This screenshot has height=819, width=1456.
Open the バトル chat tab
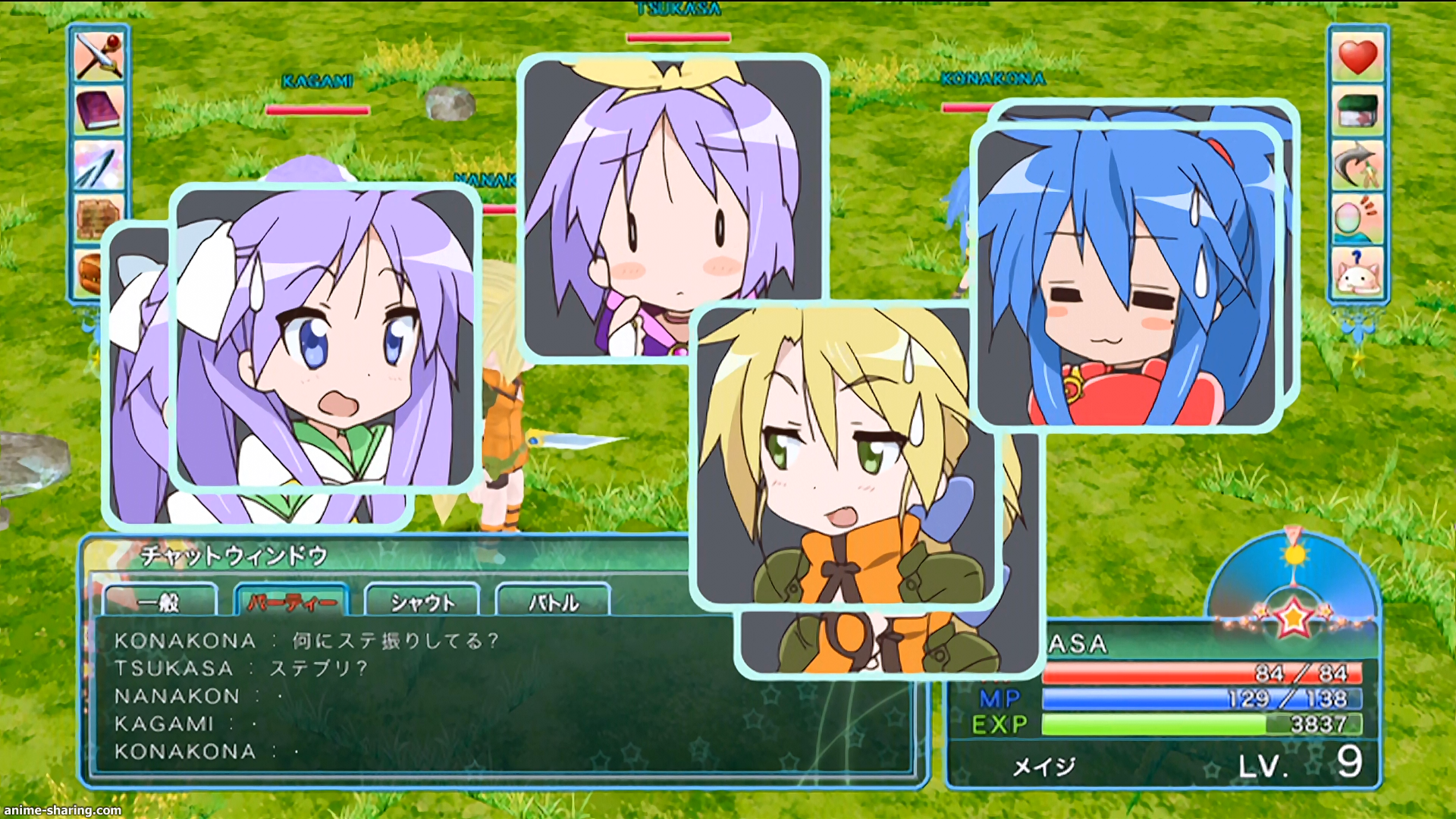[553, 602]
